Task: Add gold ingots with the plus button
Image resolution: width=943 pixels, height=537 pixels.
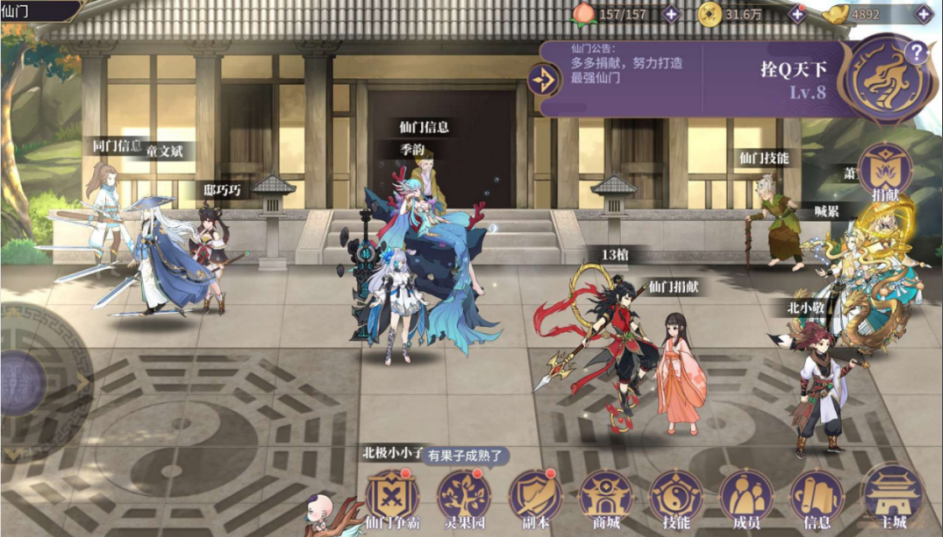Action: 922,14
